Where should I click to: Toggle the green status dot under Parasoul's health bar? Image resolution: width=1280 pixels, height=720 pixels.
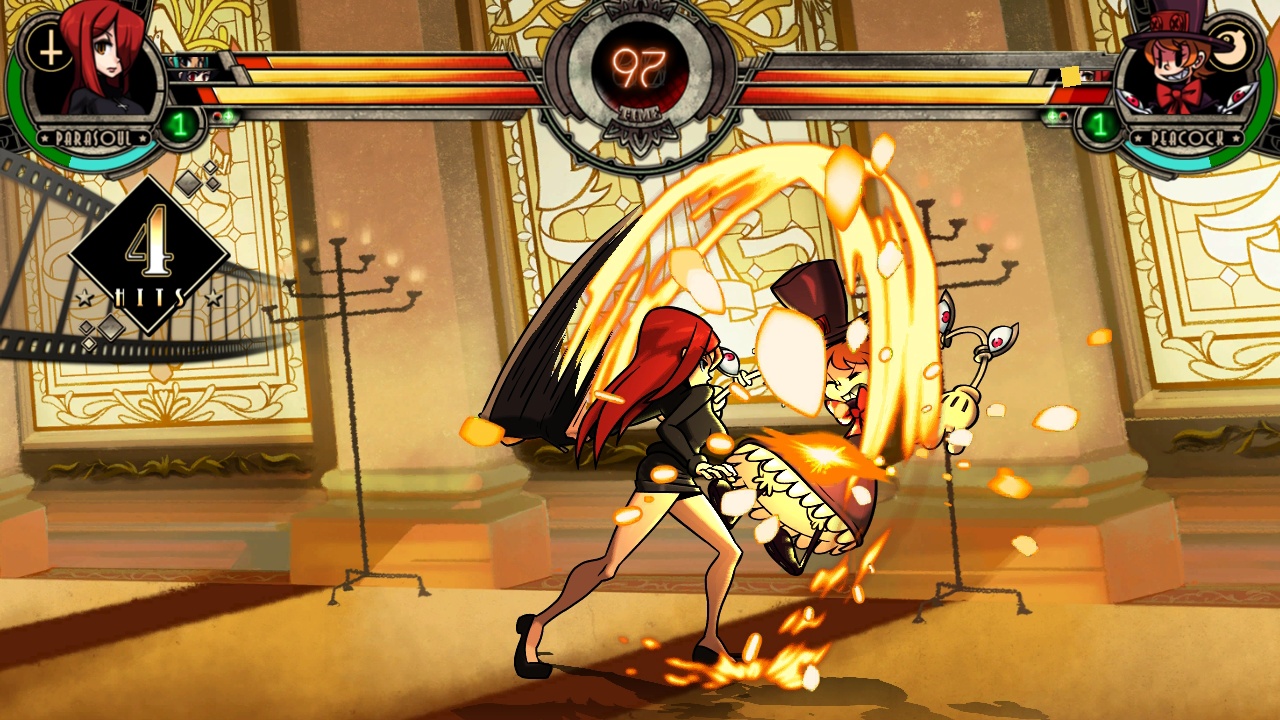coord(228,115)
